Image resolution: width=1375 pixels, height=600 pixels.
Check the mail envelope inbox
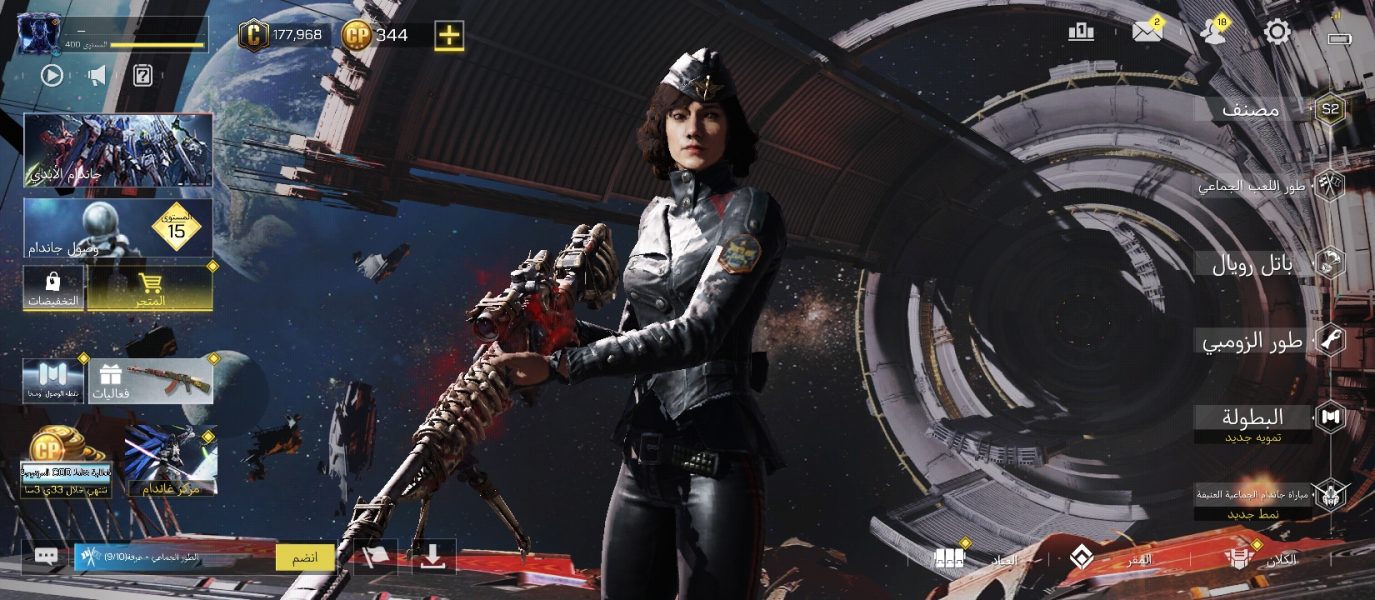[1147, 32]
